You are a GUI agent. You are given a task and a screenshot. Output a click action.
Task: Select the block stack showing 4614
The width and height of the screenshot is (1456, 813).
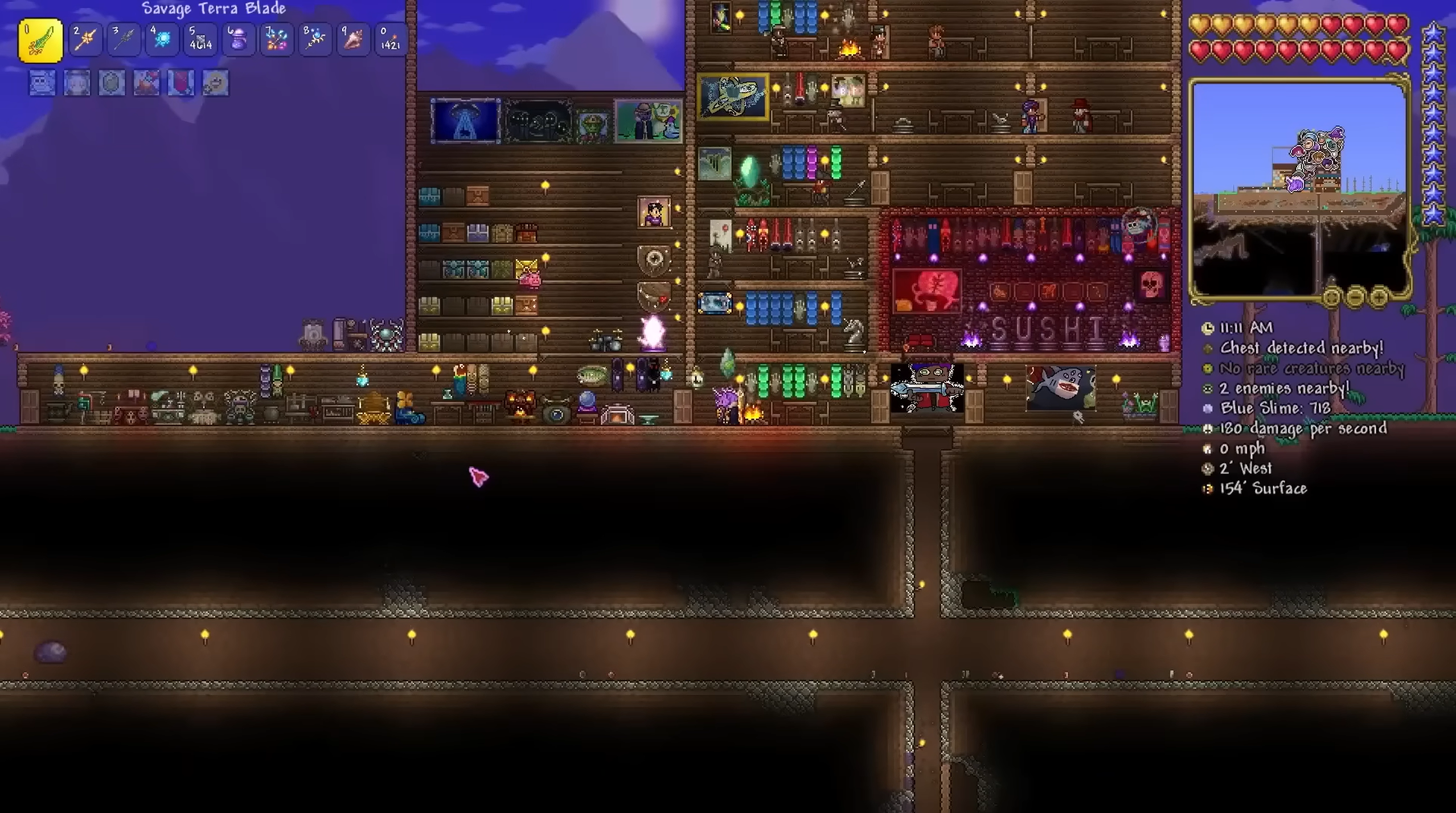(x=200, y=40)
